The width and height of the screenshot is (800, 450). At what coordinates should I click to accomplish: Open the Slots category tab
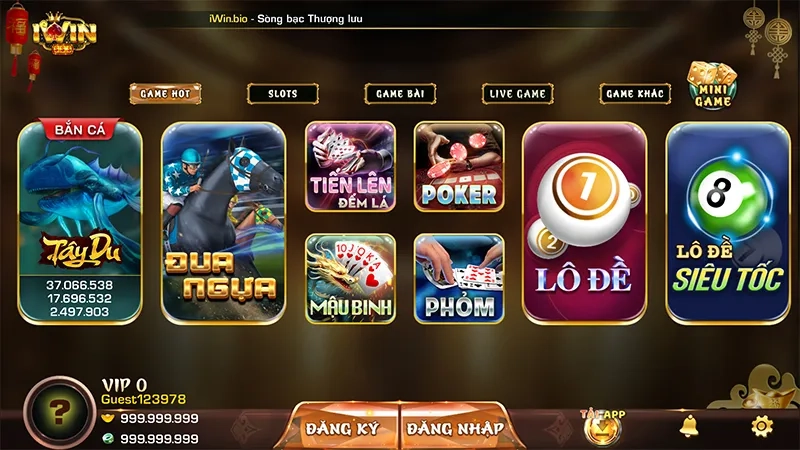coord(283,93)
